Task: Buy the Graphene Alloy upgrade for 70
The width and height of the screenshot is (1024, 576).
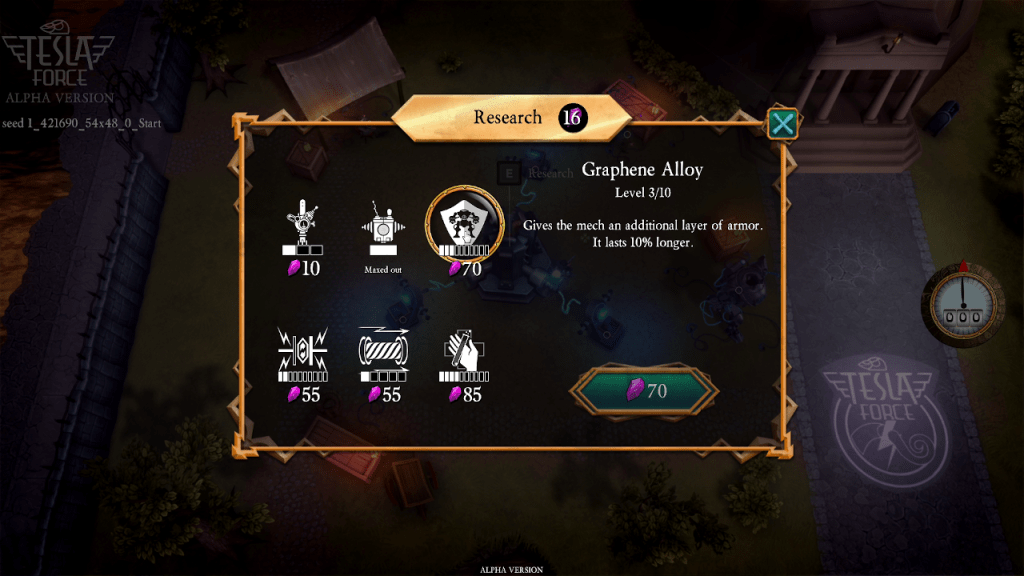Action: [x=644, y=391]
